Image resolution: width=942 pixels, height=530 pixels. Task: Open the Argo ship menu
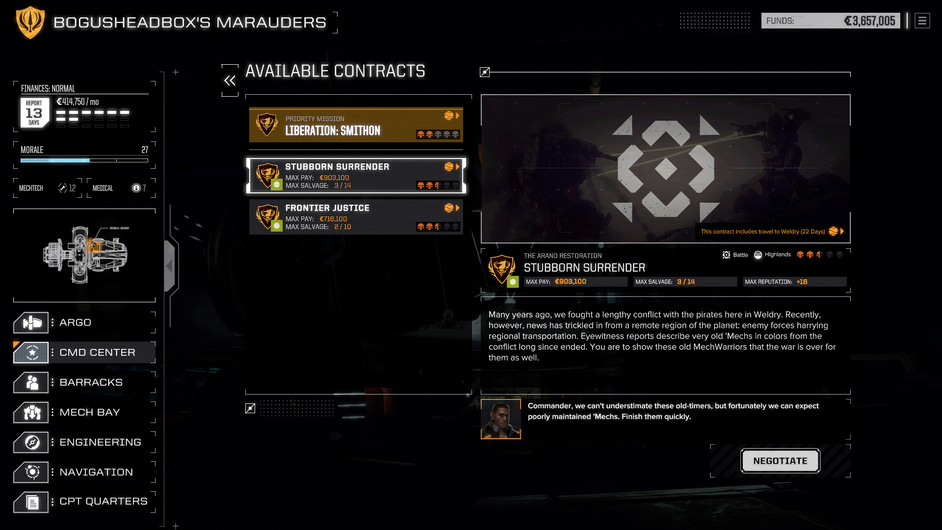pos(84,323)
